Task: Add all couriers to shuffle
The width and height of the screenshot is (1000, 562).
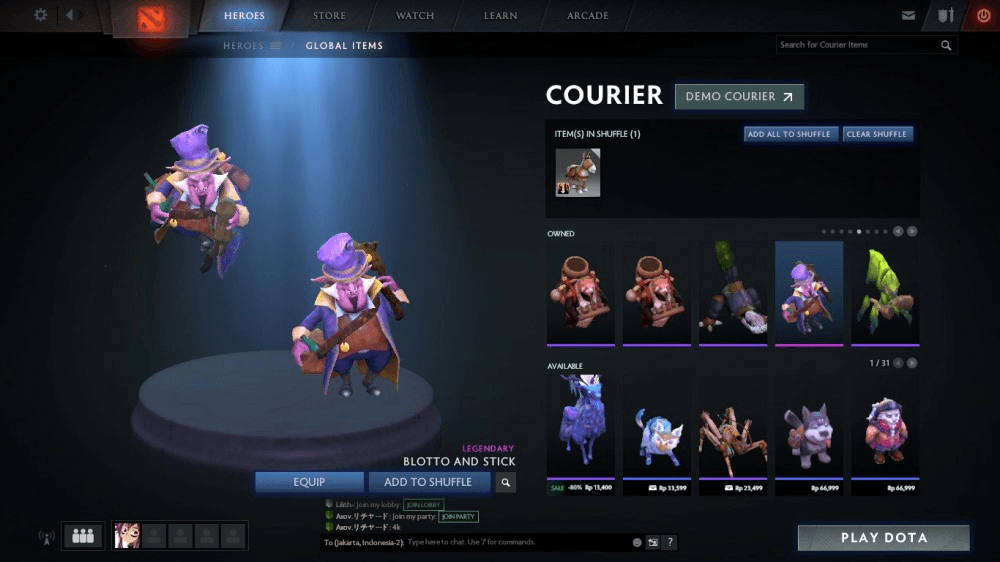Action: [x=789, y=134]
